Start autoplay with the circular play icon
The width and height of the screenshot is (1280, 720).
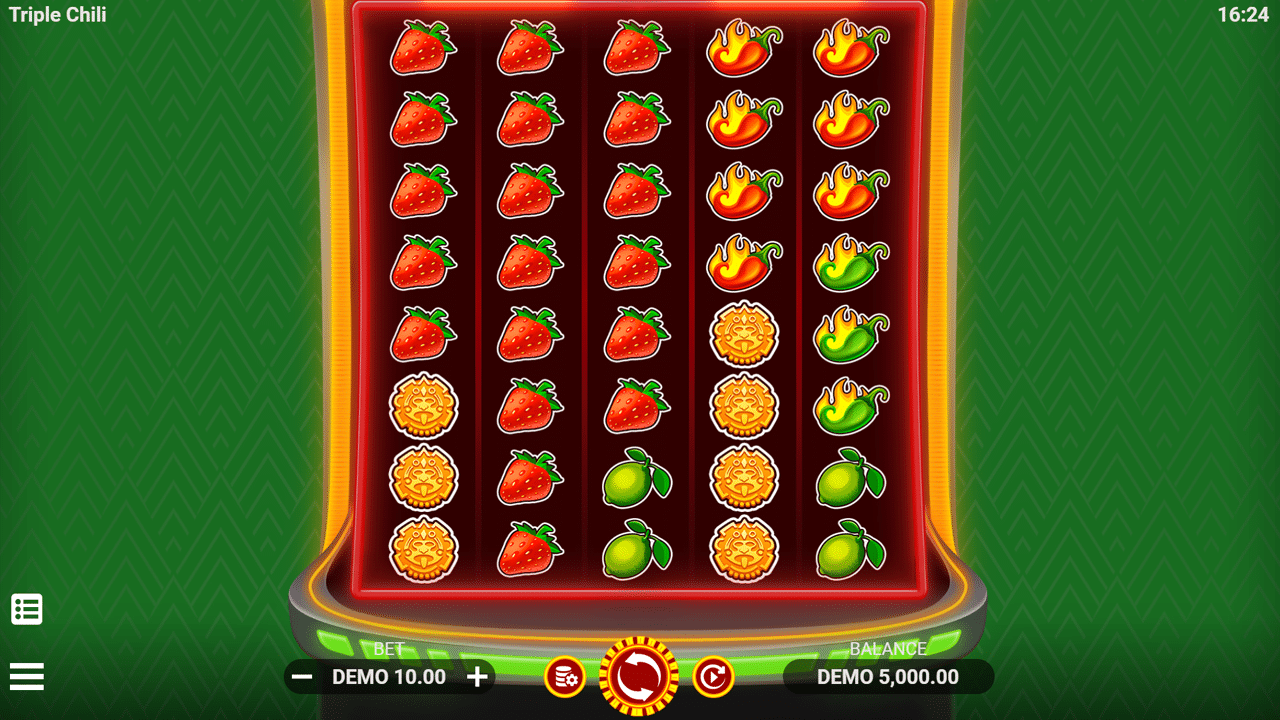pyautogui.click(x=712, y=677)
